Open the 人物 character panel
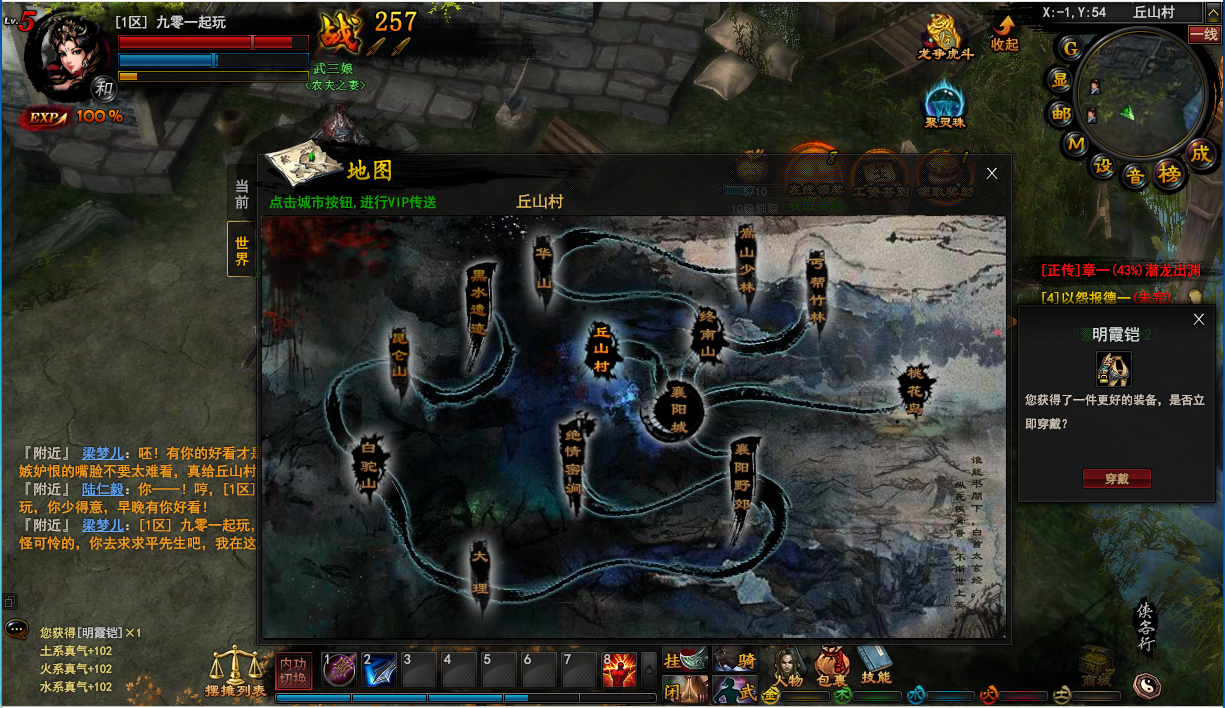Image resolution: width=1225 pixels, height=708 pixels. (788, 666)
